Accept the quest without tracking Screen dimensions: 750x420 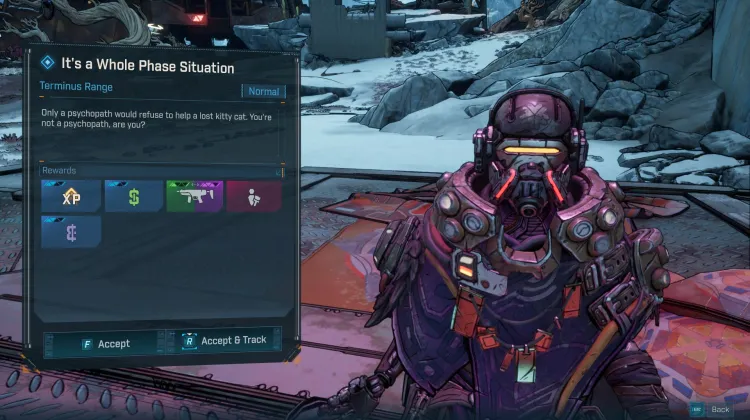coord(106,343)
